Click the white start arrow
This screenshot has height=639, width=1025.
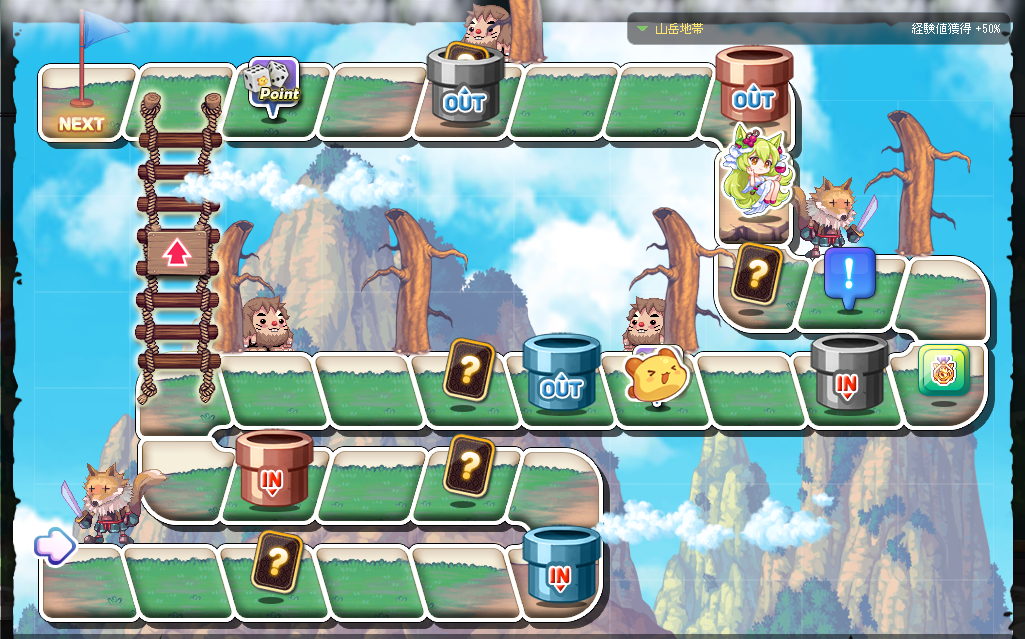[x=54, y=545]
